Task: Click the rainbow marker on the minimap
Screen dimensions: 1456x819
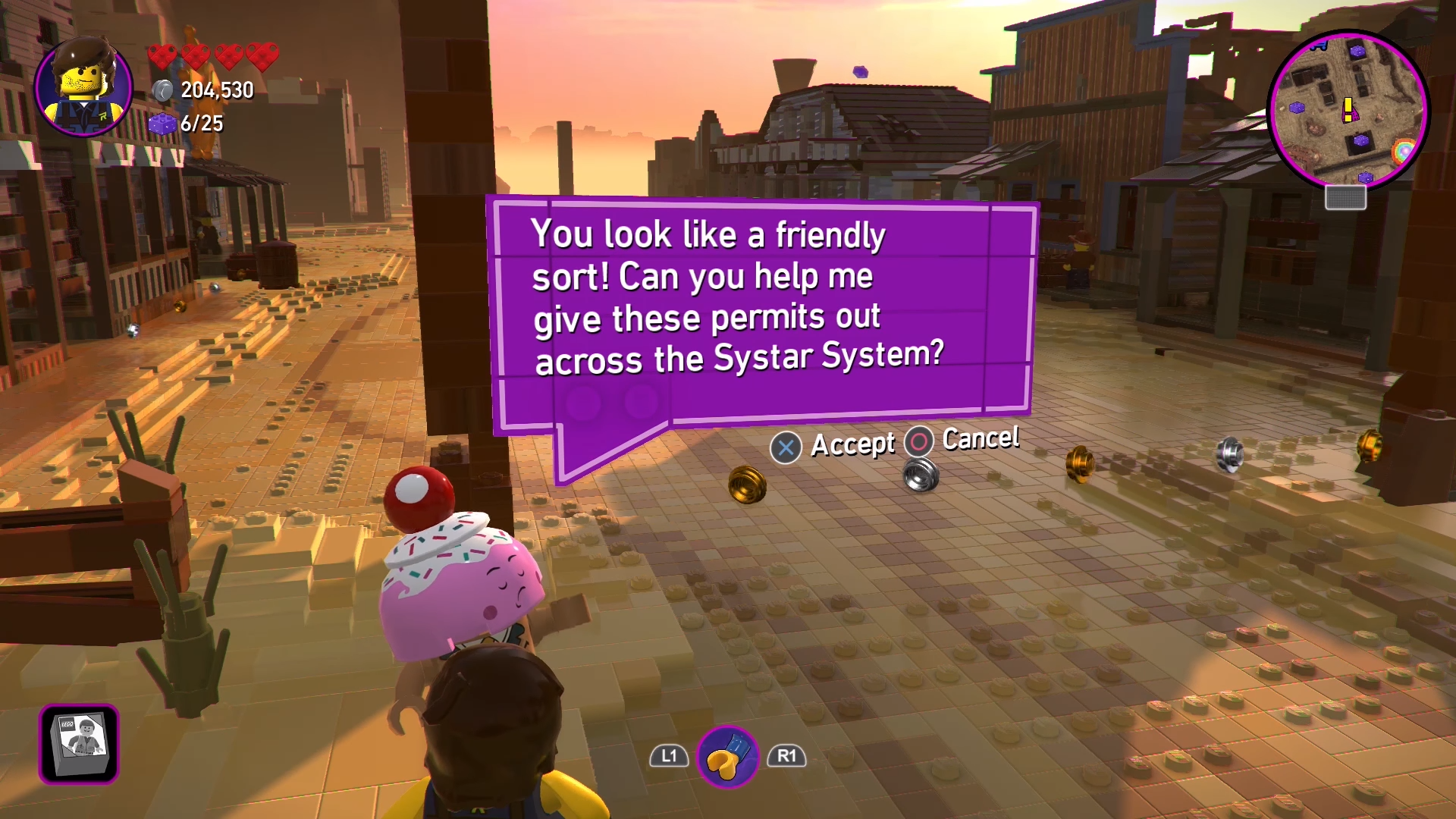Action: (x=1403, y=150)
